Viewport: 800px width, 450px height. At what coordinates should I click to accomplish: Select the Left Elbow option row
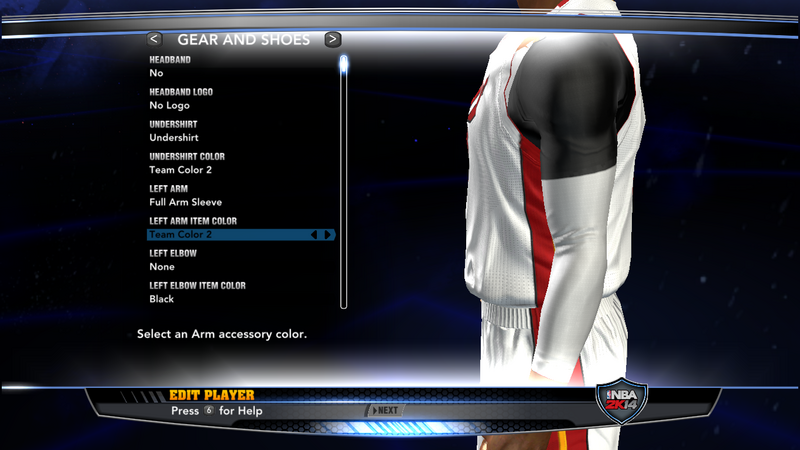240,260
